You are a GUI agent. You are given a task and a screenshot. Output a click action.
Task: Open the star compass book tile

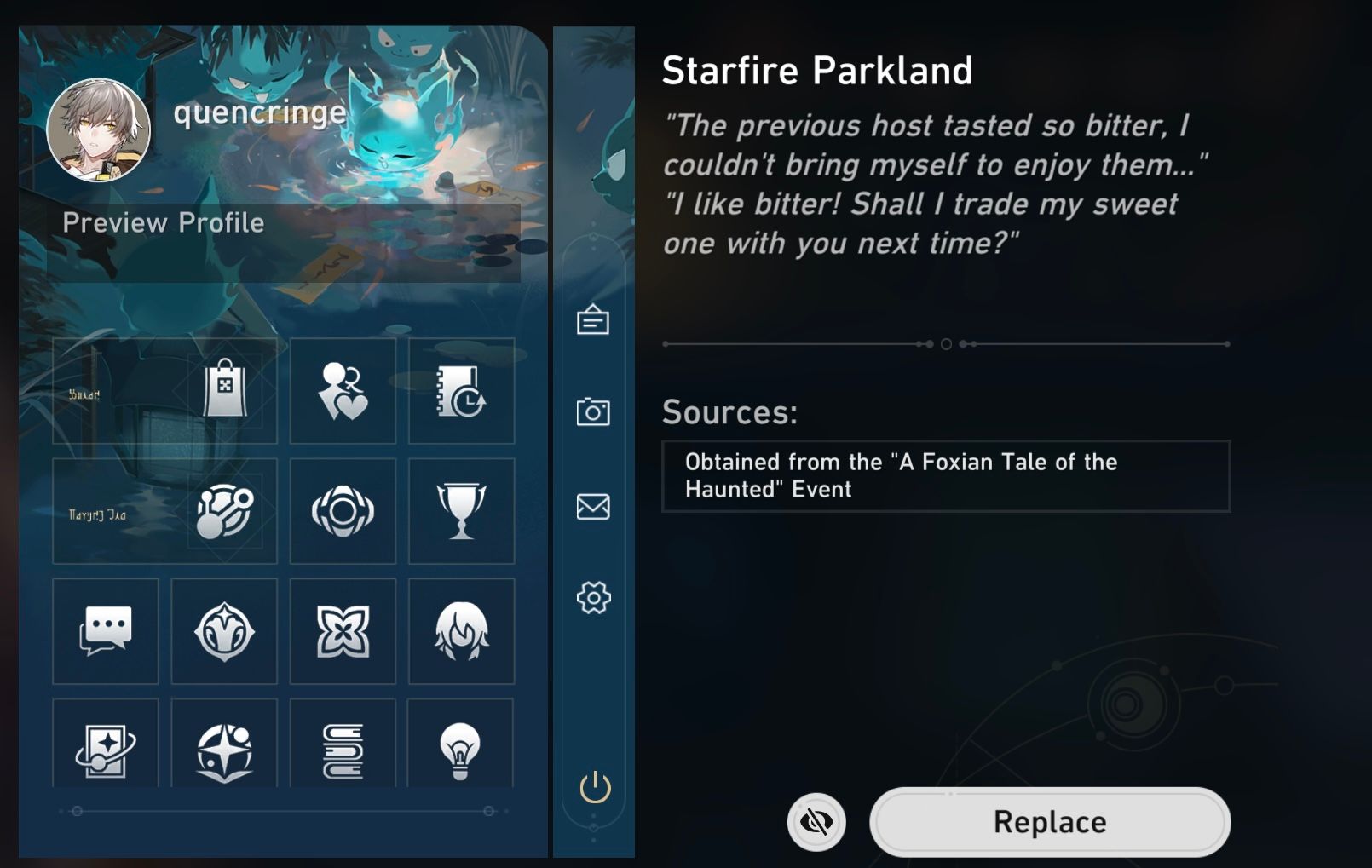[224, 750]
